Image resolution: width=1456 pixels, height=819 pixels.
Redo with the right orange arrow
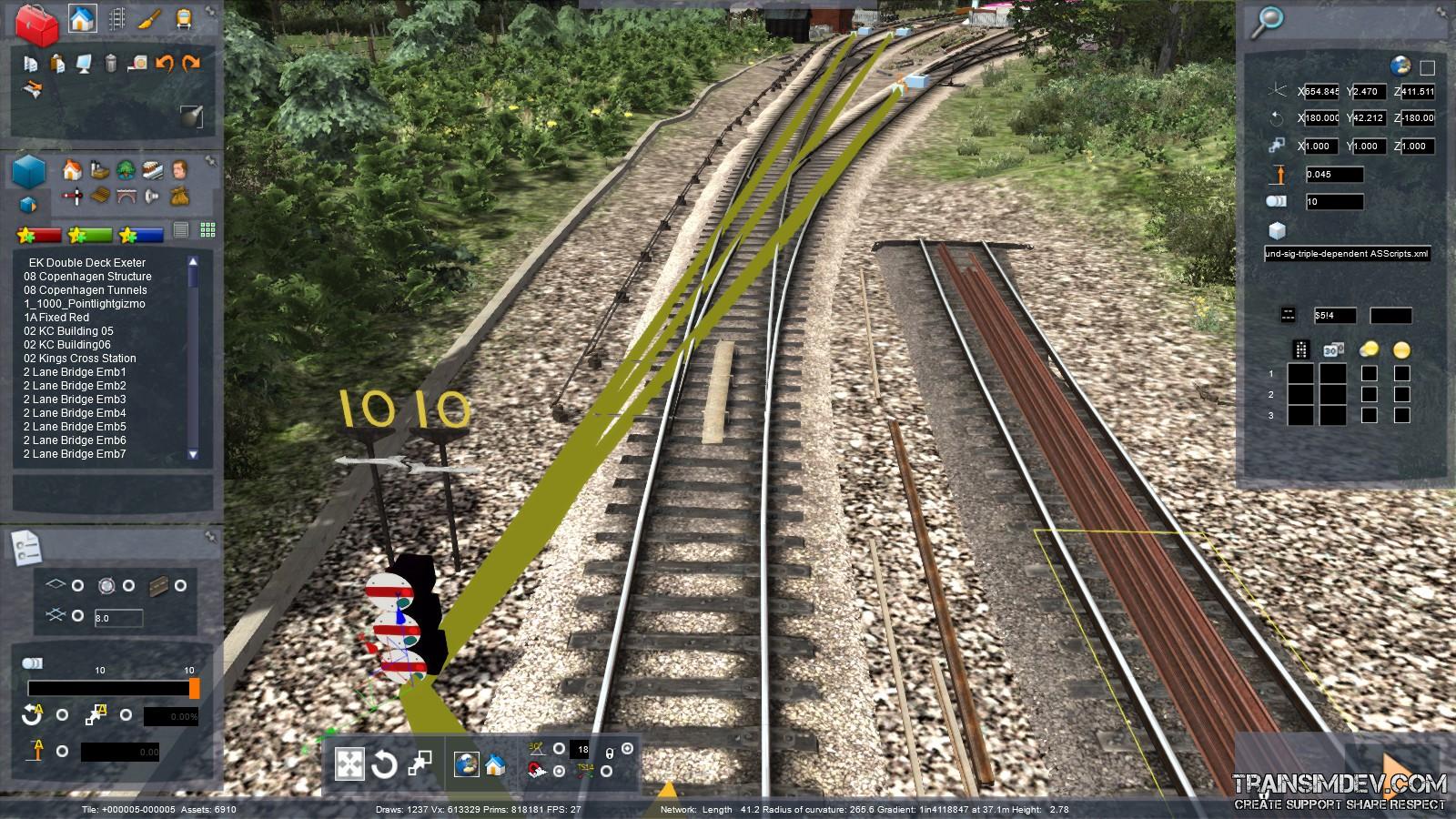(191, 64)
